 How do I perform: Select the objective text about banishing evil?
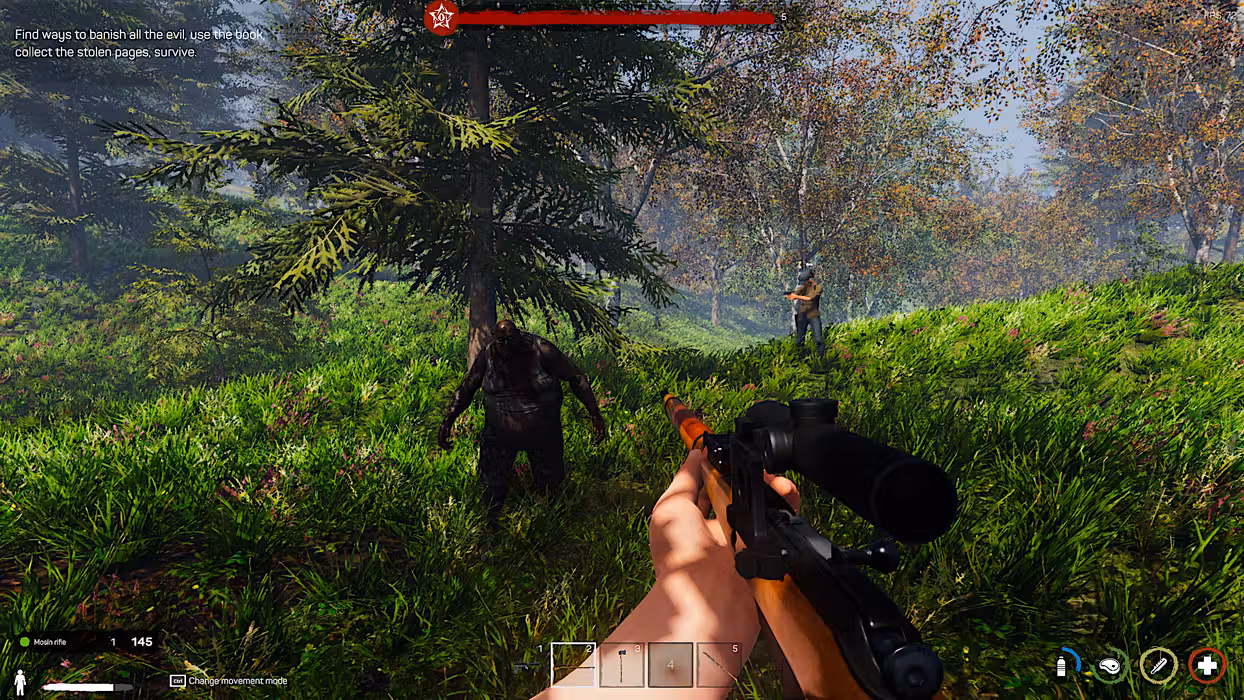(138, 43)
